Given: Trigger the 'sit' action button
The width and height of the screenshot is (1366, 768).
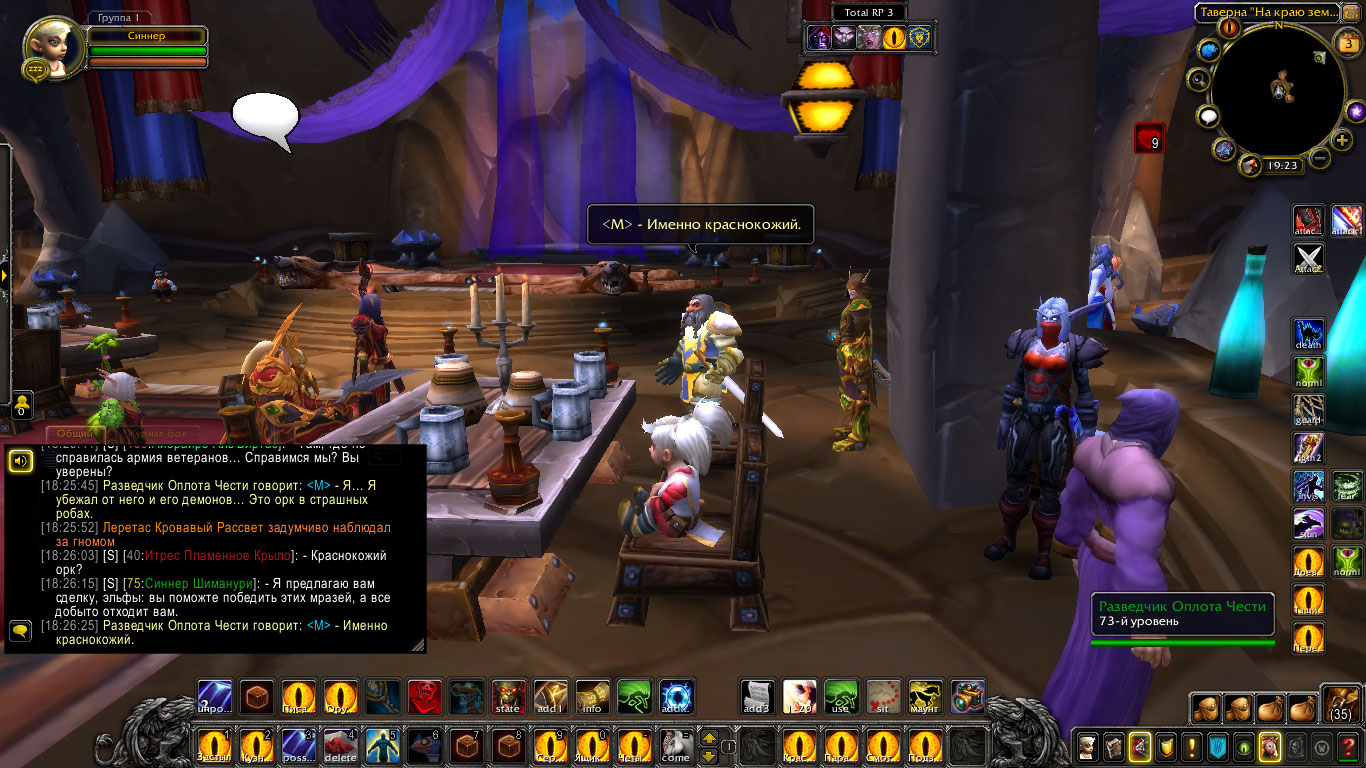Looking at the screenshot, I should click(883, 697).
